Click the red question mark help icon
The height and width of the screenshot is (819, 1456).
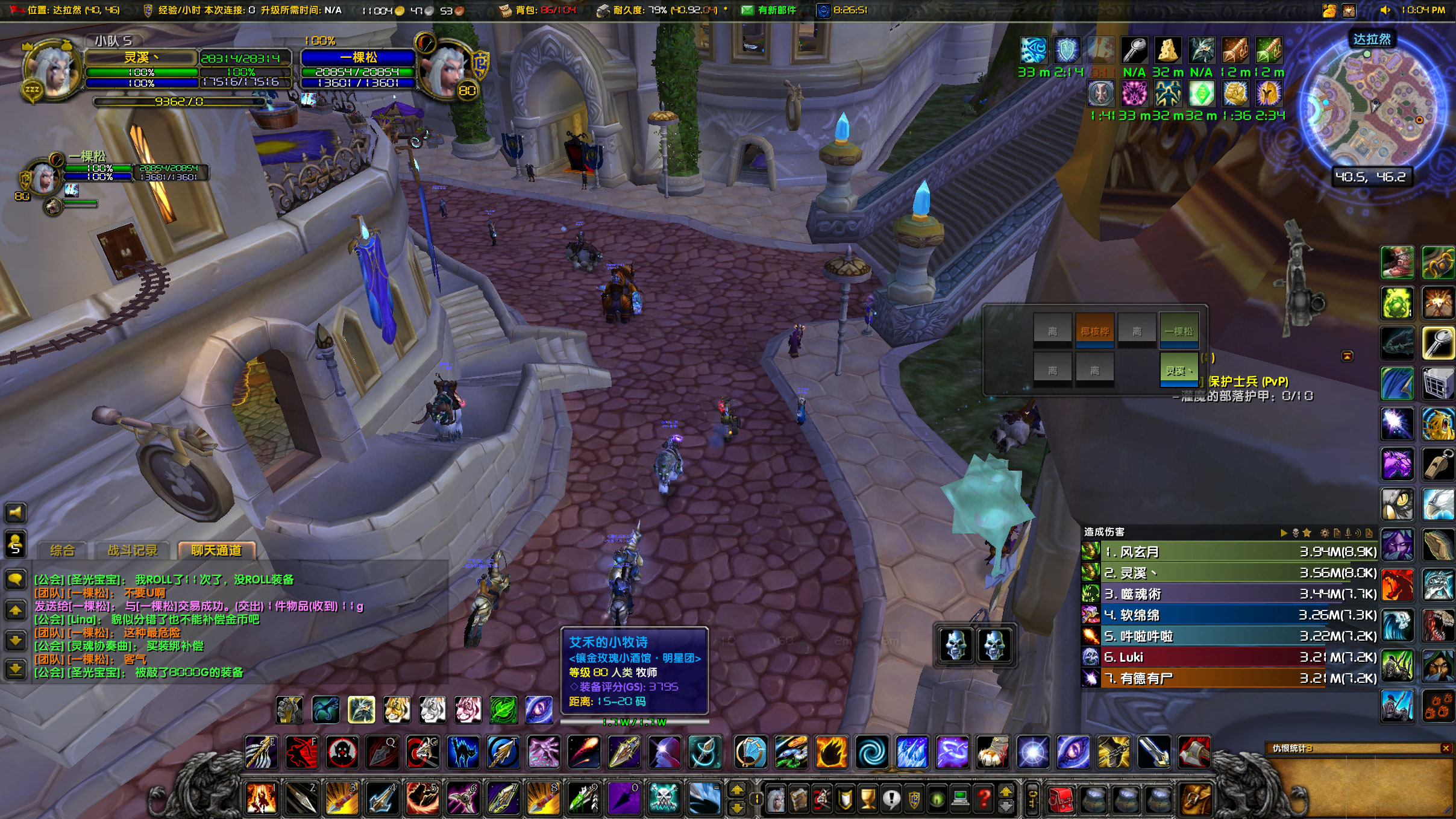point(982,799)
